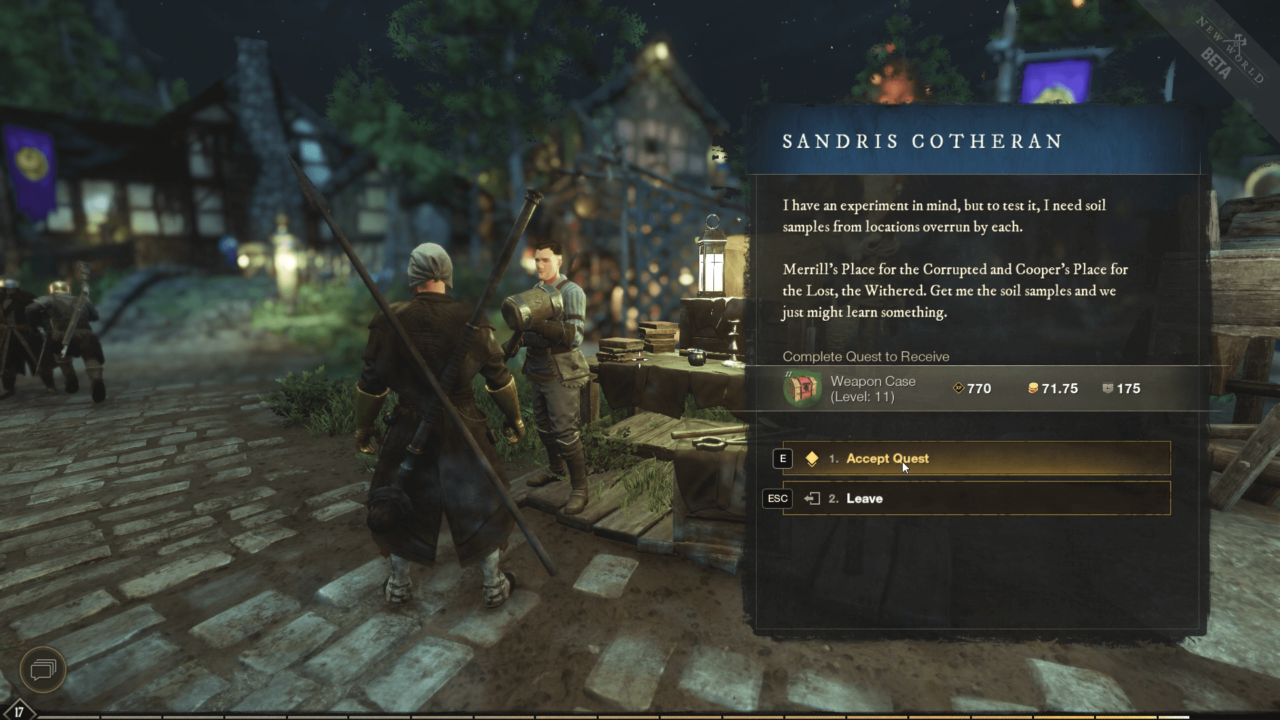The width and height of the screenshot is (1280, 720).
Task: Open chat with the speech bubbles icon
Action: (x=42, y=669)
